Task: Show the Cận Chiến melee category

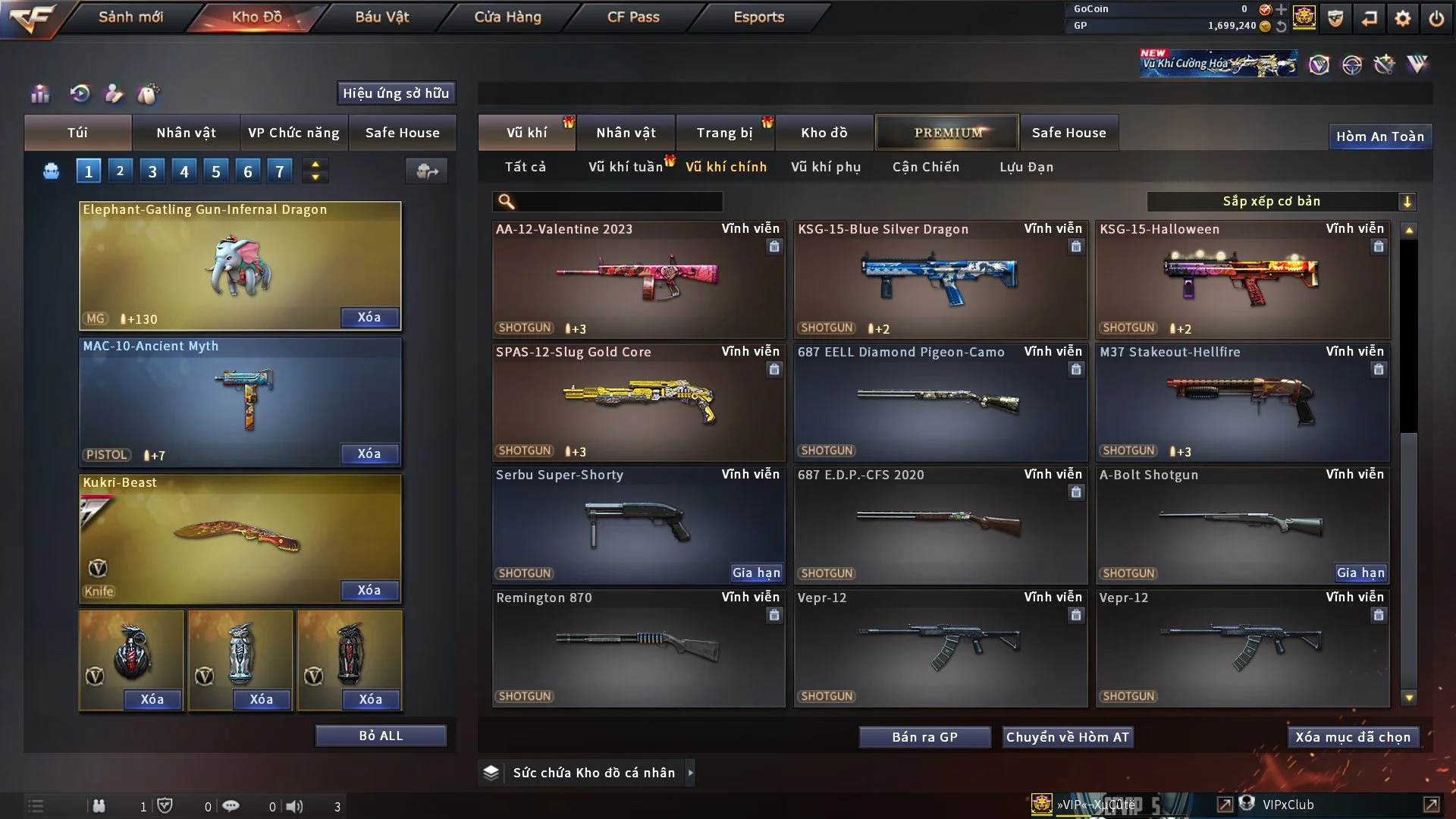Action: point(925,167)
